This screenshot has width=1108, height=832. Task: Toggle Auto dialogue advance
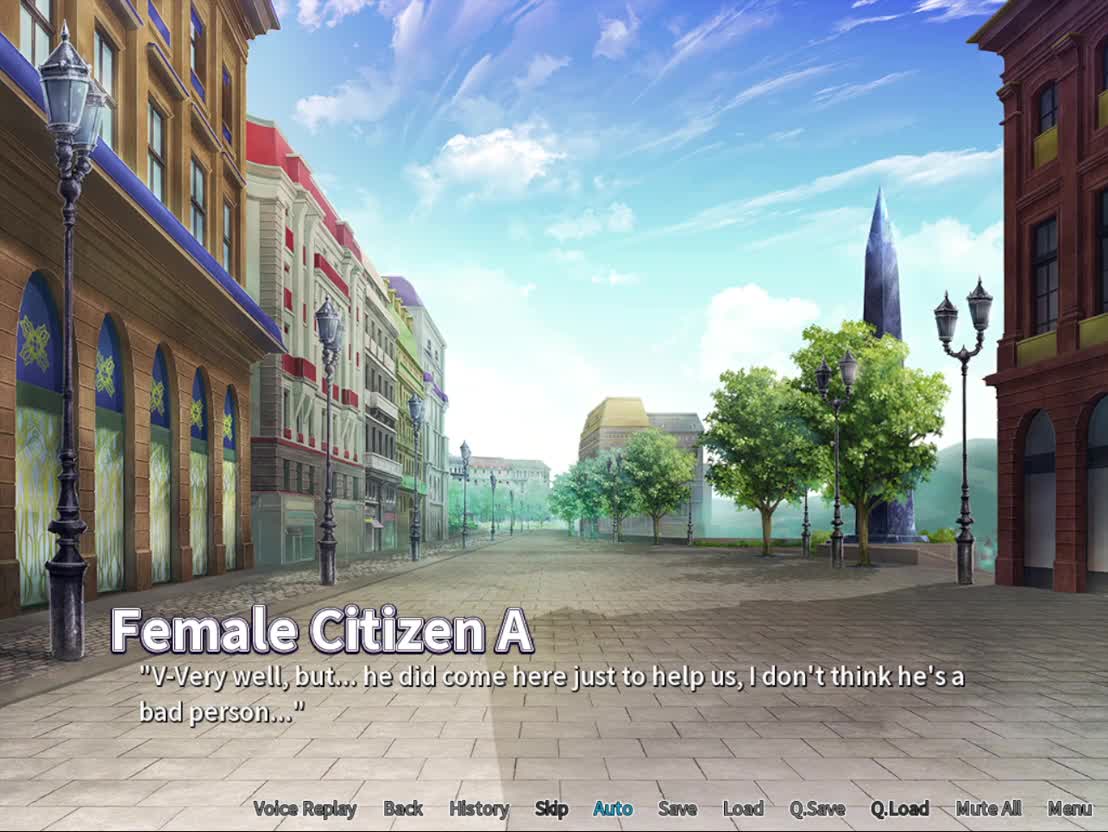click(x=613, y=809)
